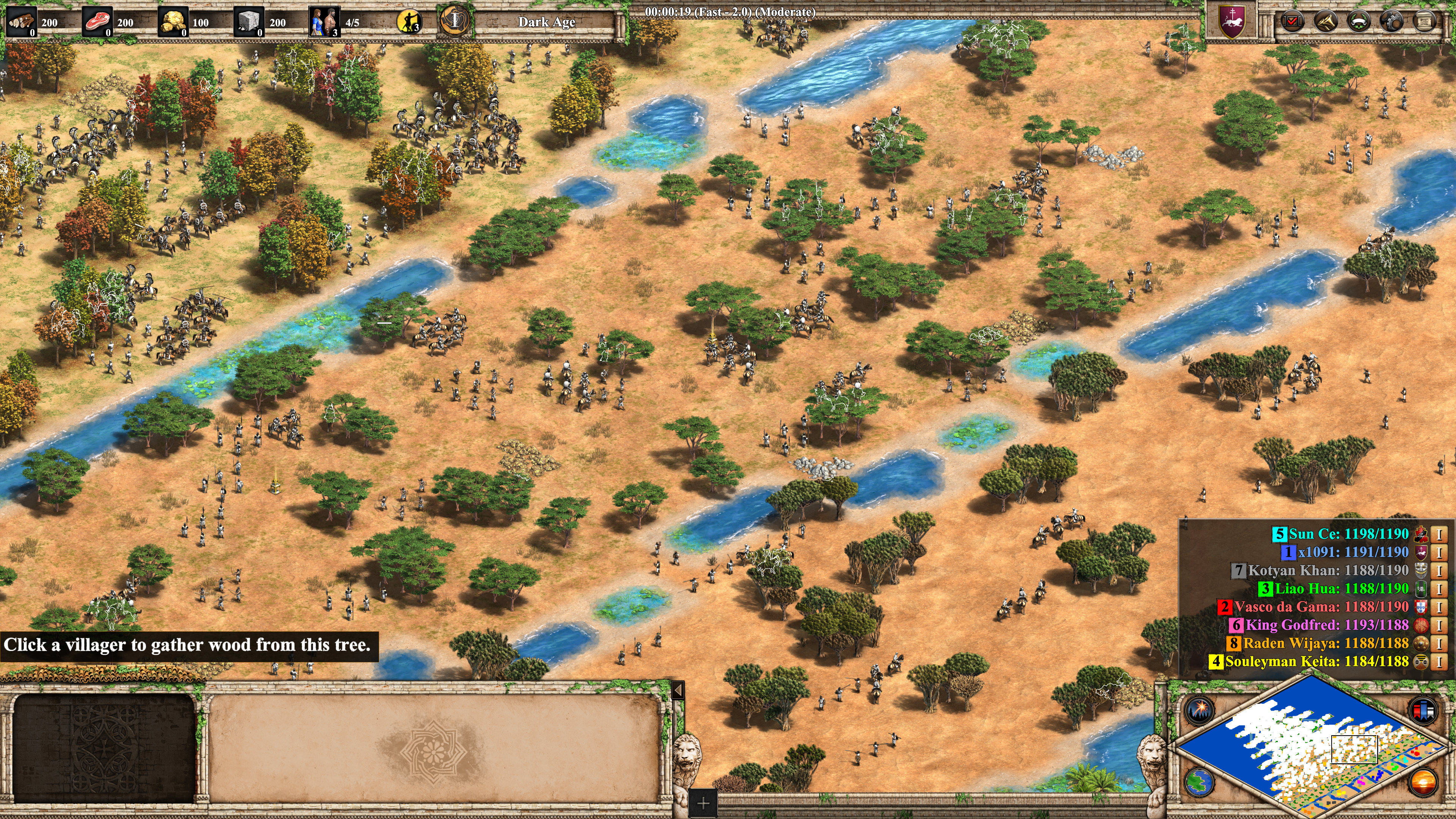Open the gear settings menu
This screenshot has width=1456, height=819.
click(x=1391, y=22)
